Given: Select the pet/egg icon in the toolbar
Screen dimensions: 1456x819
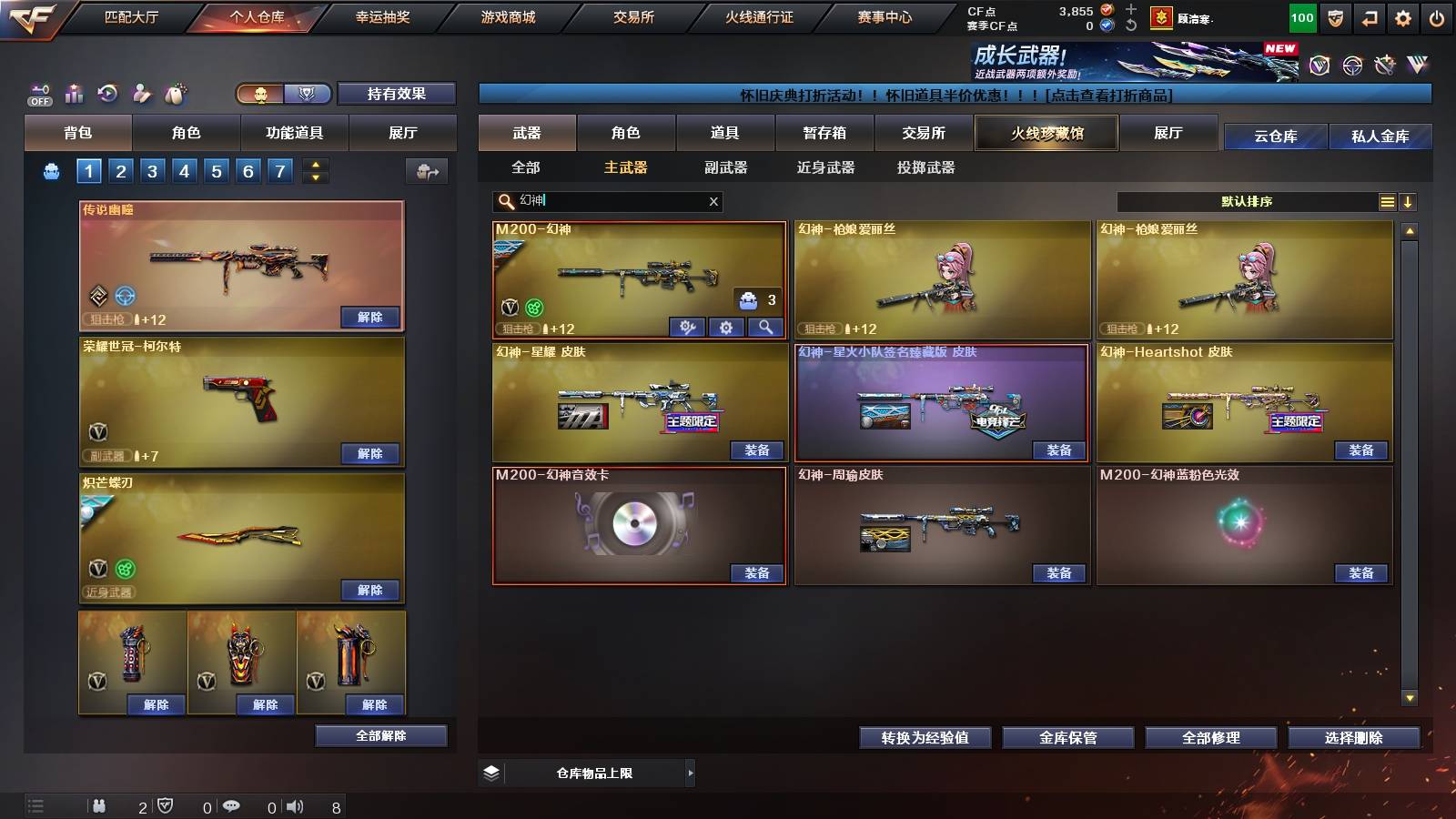Looking at the screenshot, I should tap(177, 92).
